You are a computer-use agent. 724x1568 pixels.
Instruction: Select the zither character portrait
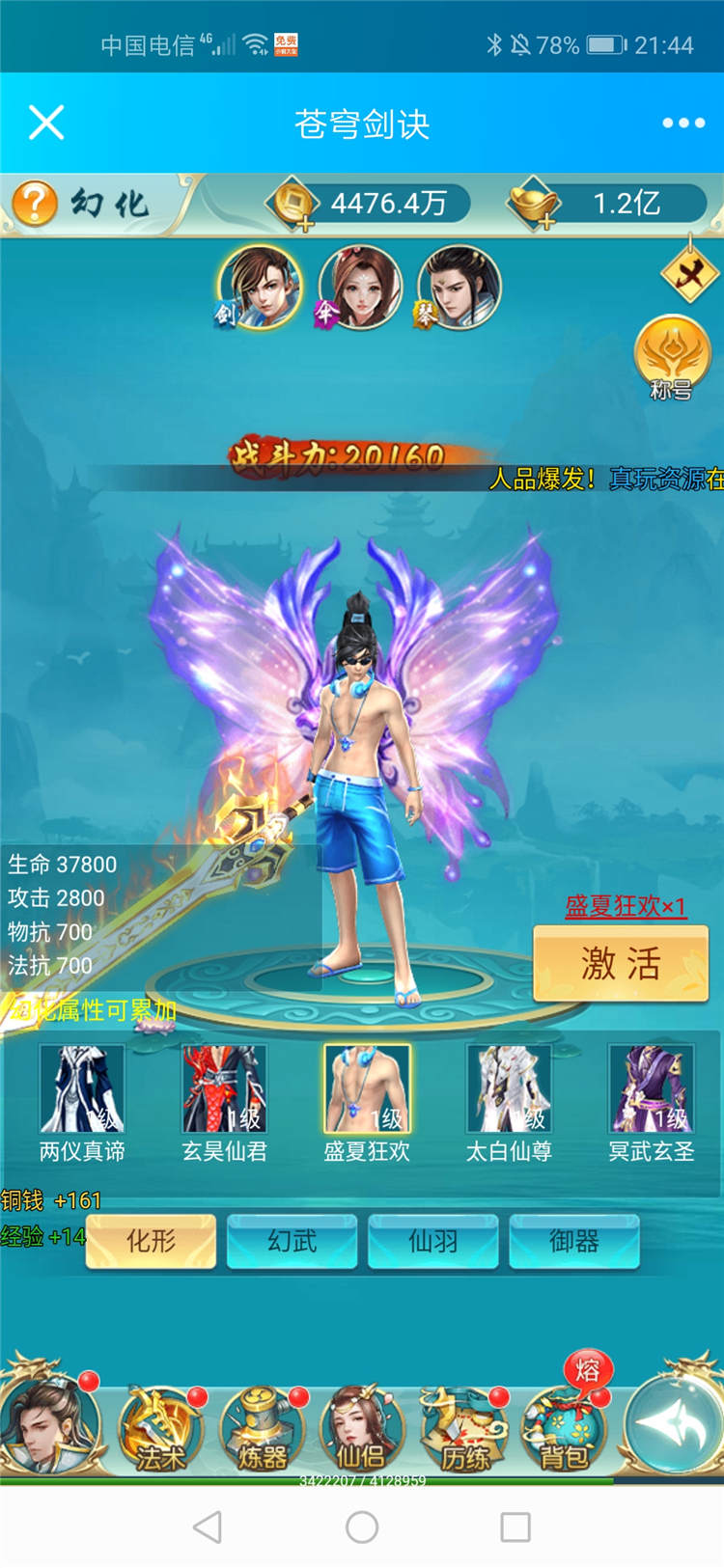(x=459, y=287)
